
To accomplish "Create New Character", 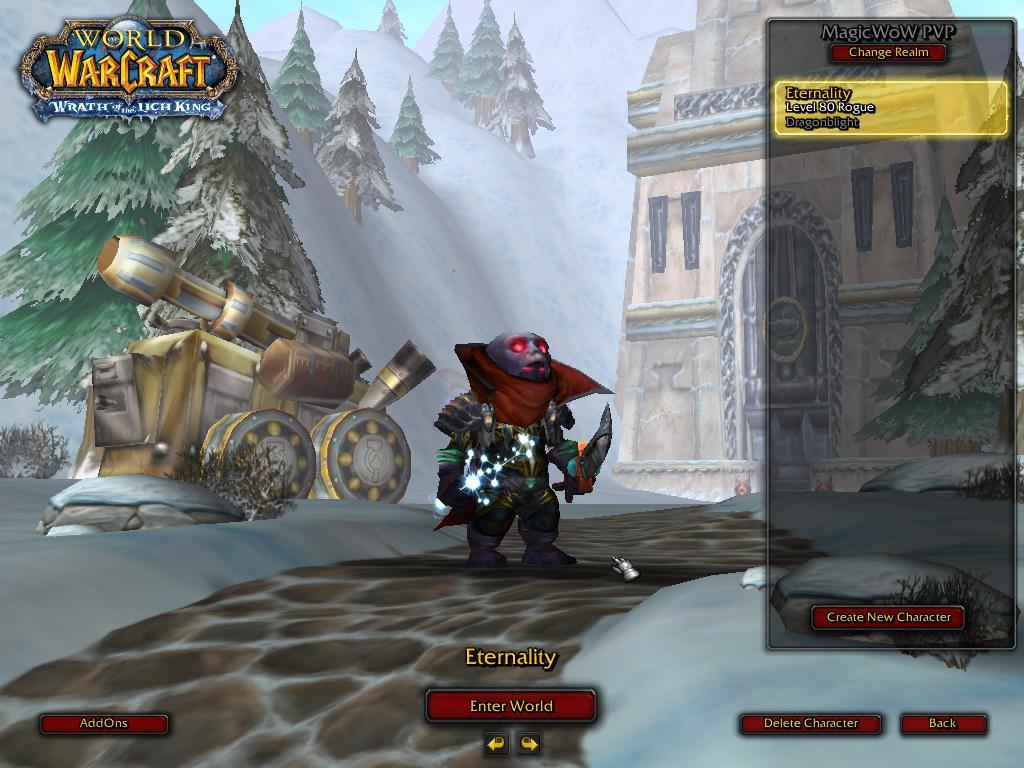I will point(888,617).
